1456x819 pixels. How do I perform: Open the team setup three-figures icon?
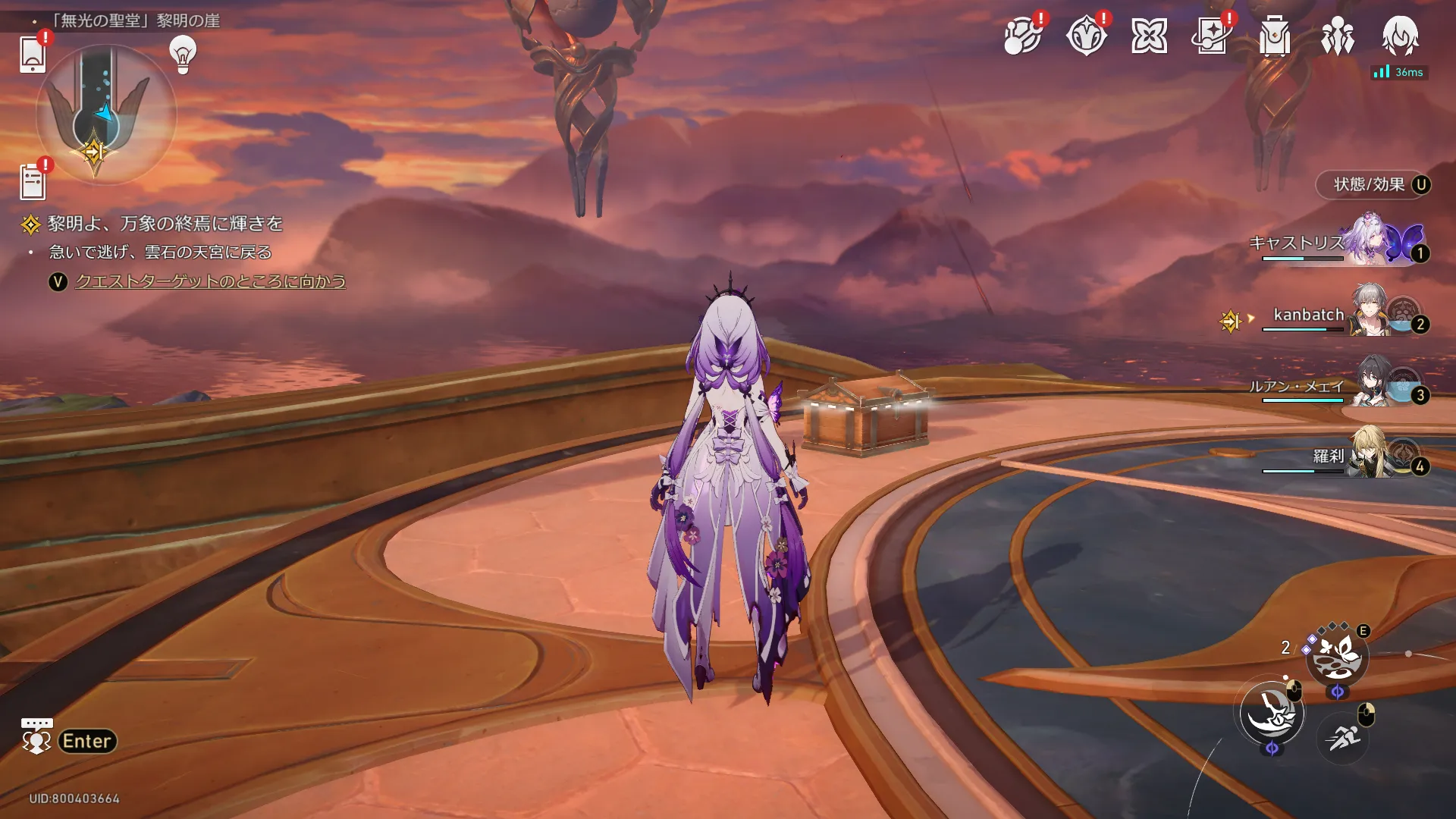click(x=1337, y=36)
